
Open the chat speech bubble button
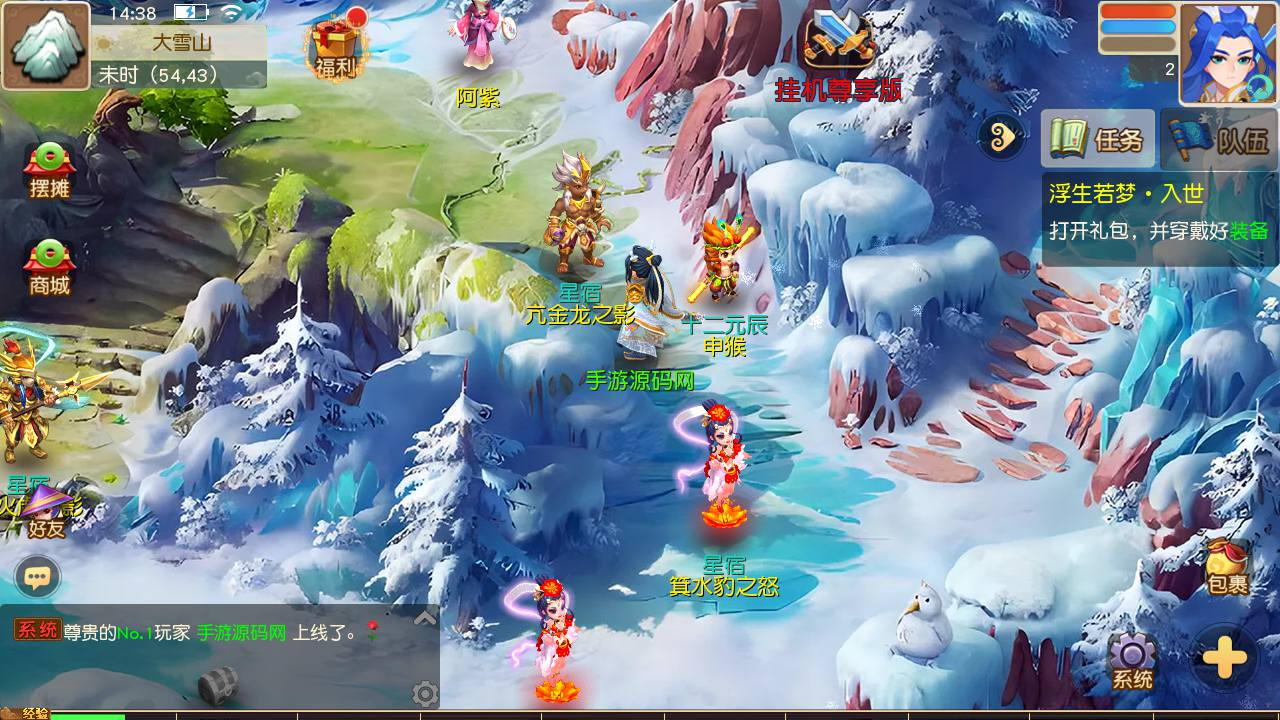point(38,577)
